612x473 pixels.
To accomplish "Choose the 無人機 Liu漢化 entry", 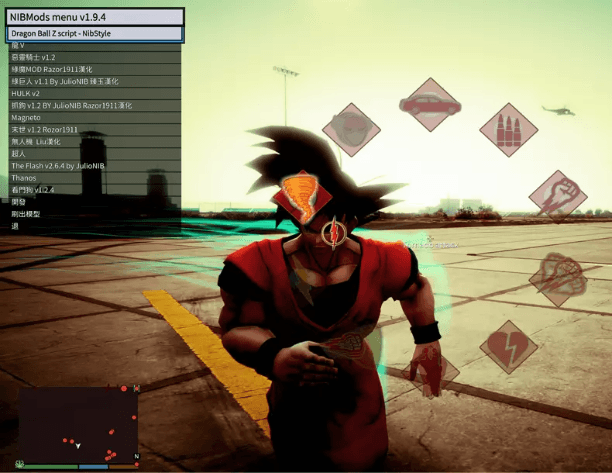I will click(x=93, y=141).
